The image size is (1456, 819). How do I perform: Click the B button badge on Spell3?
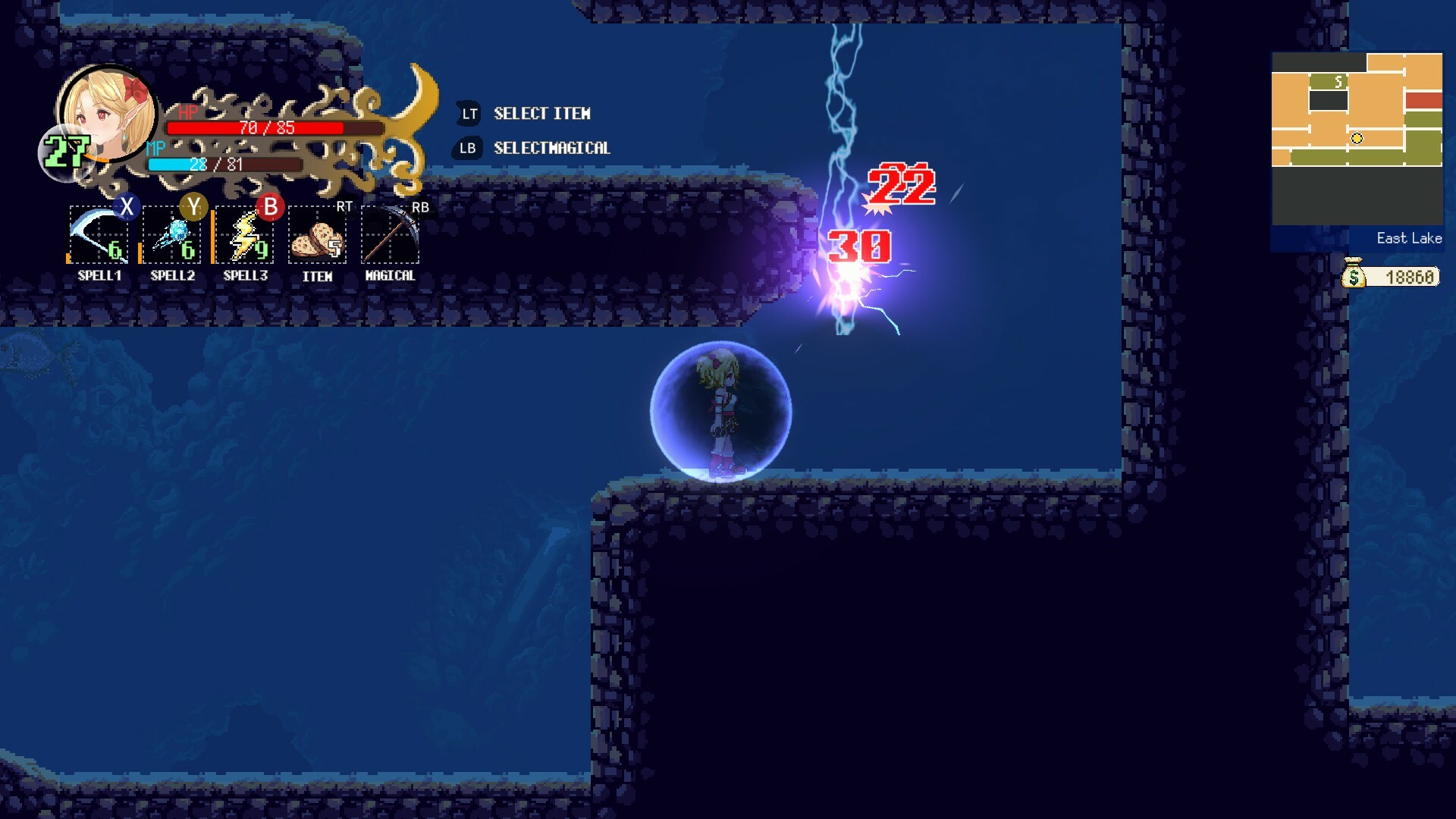pos(270,206)
